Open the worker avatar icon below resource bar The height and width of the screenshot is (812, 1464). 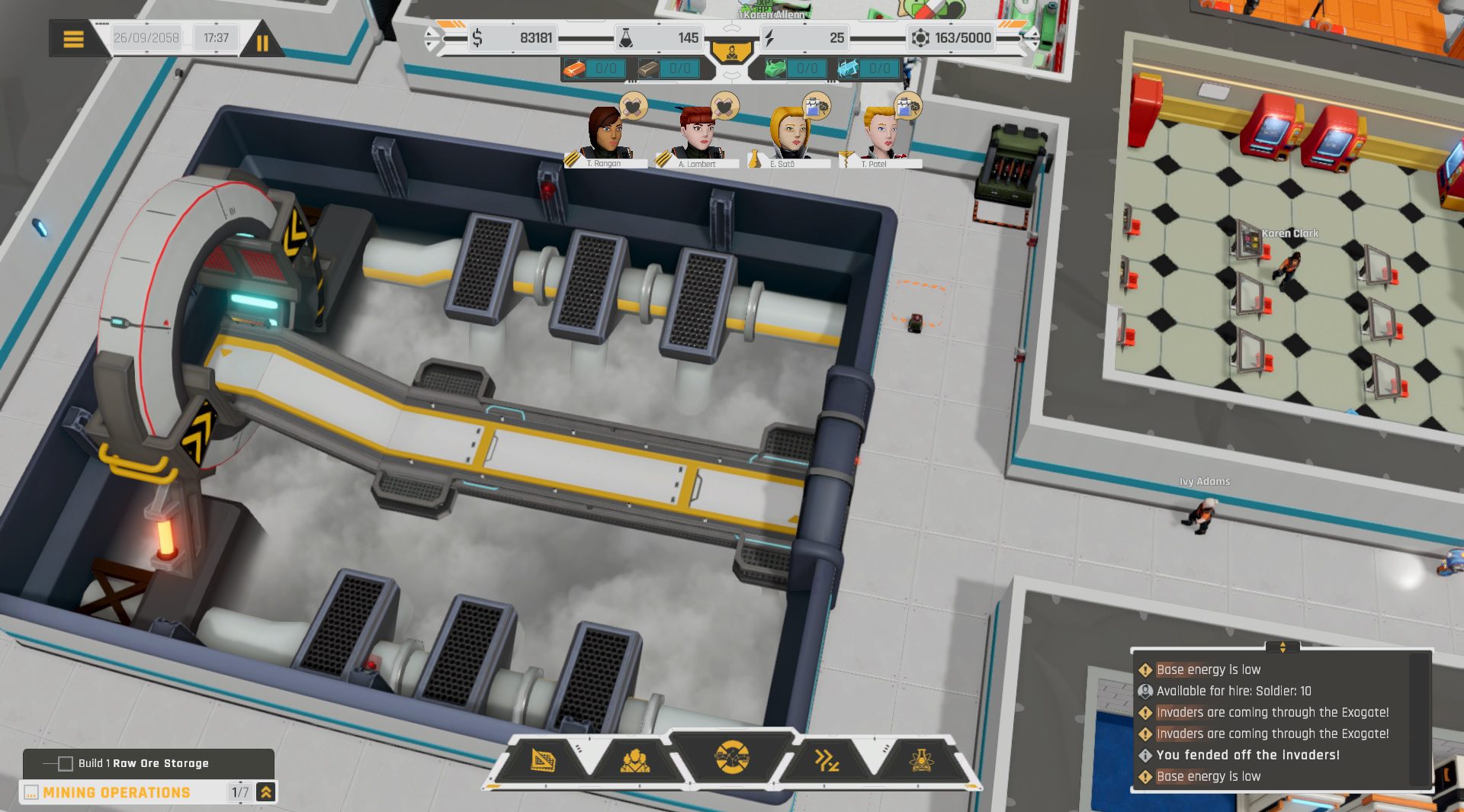click(x=732, y=50)
